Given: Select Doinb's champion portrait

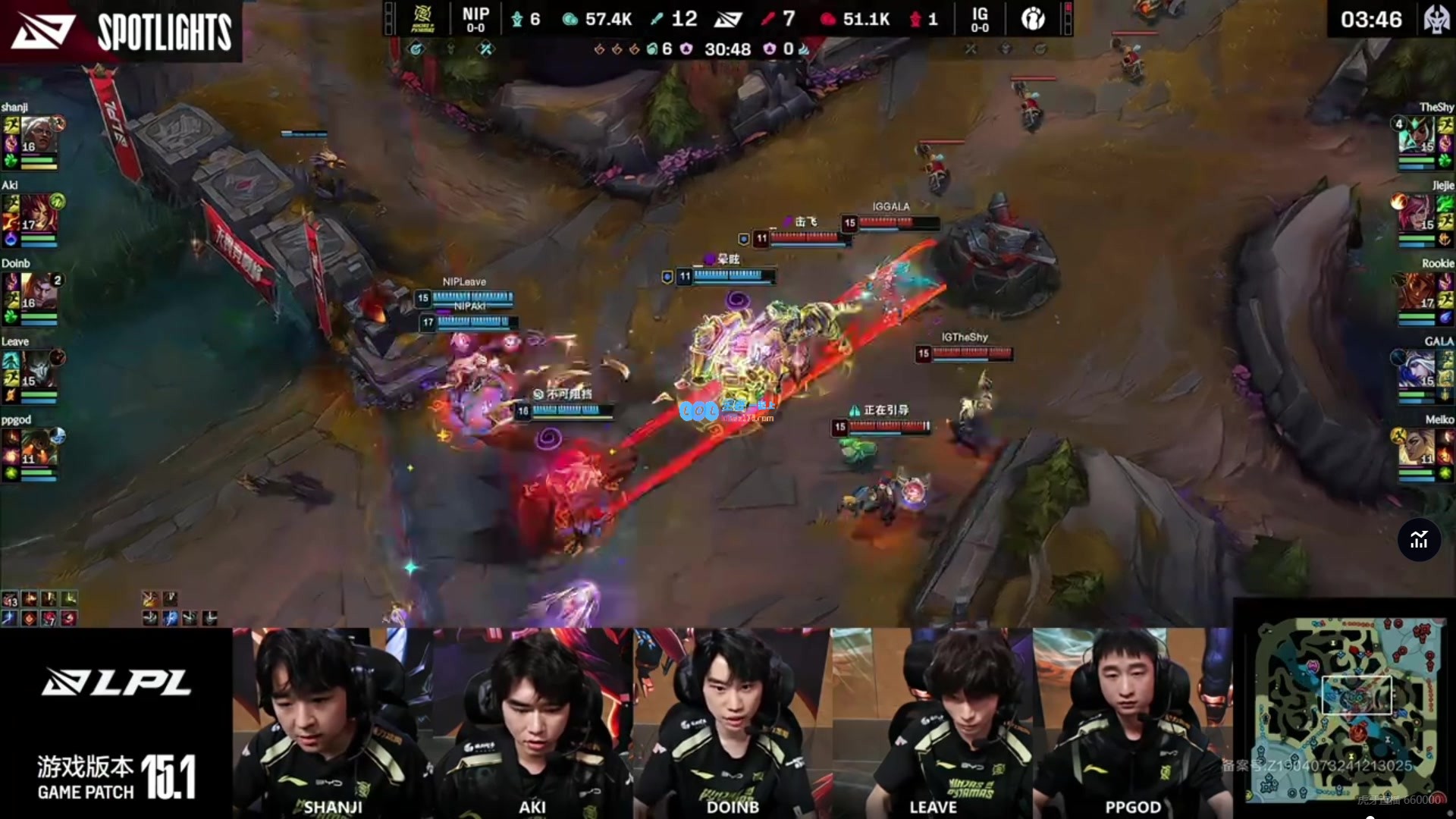Looking at the screenshot, I should [36, 291].
